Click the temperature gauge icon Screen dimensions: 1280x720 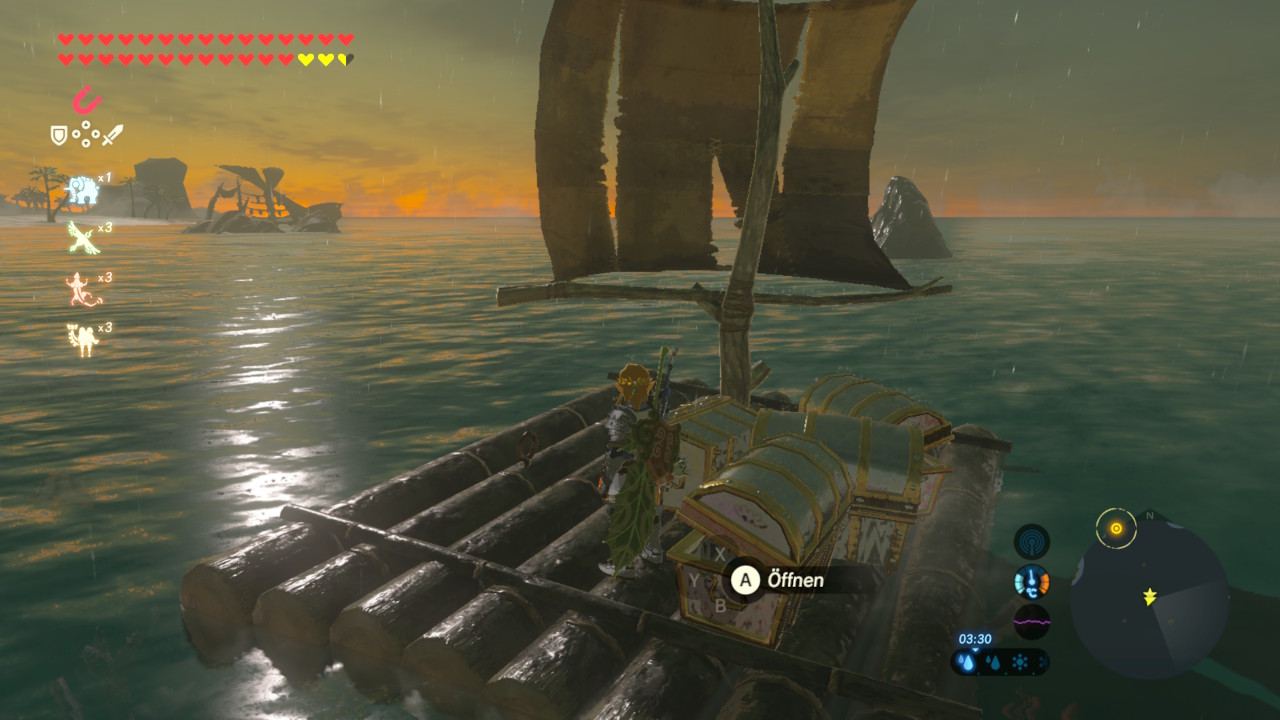tap(1031, 581)
